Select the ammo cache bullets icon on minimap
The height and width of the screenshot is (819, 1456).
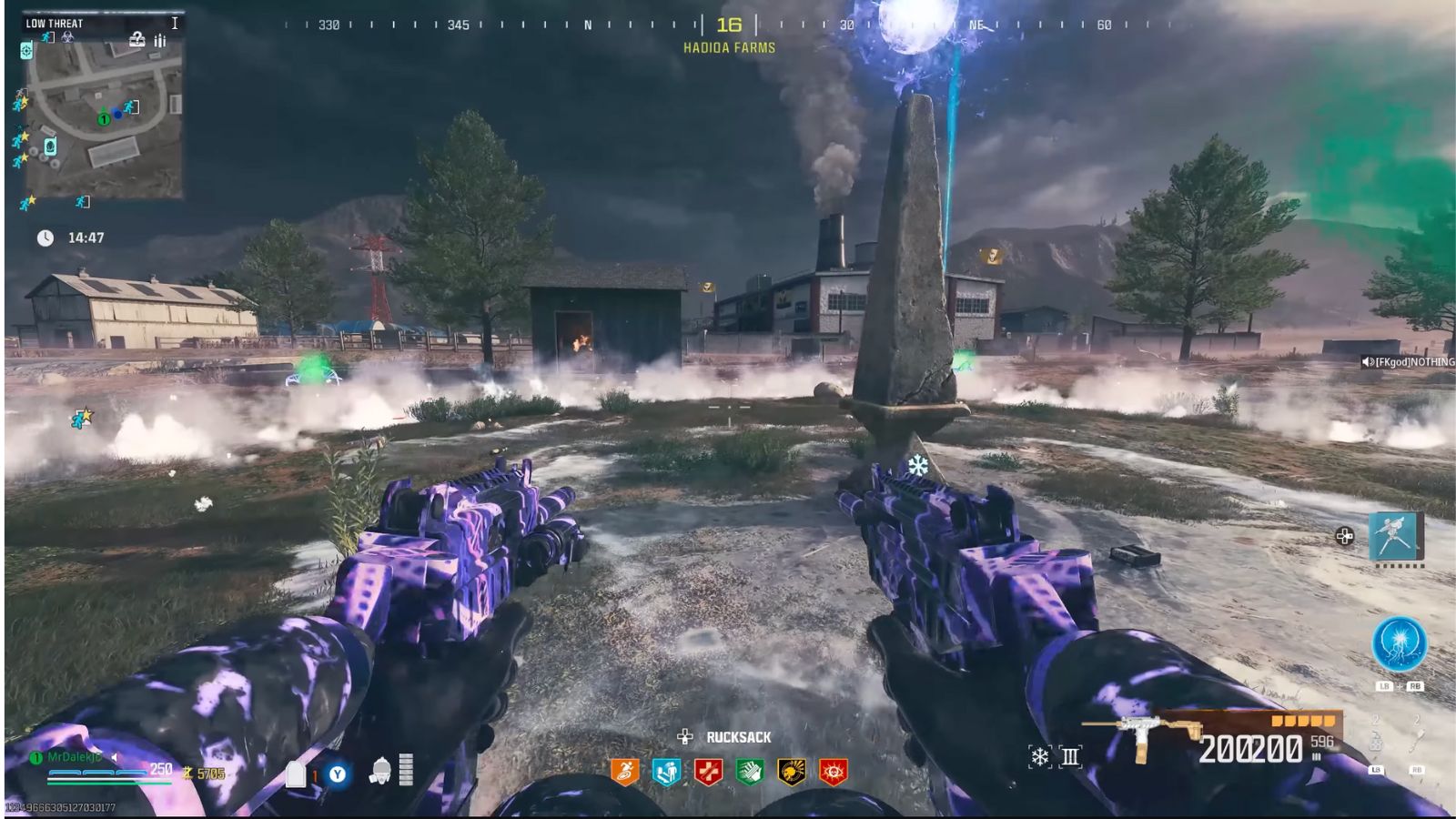[x=159, y=39]
